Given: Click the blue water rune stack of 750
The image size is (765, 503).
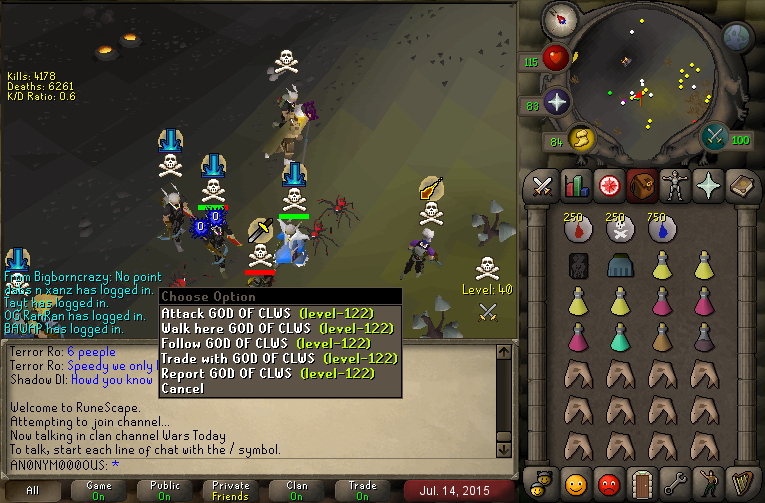Looking at the screenshot, I should coord(660,230).
